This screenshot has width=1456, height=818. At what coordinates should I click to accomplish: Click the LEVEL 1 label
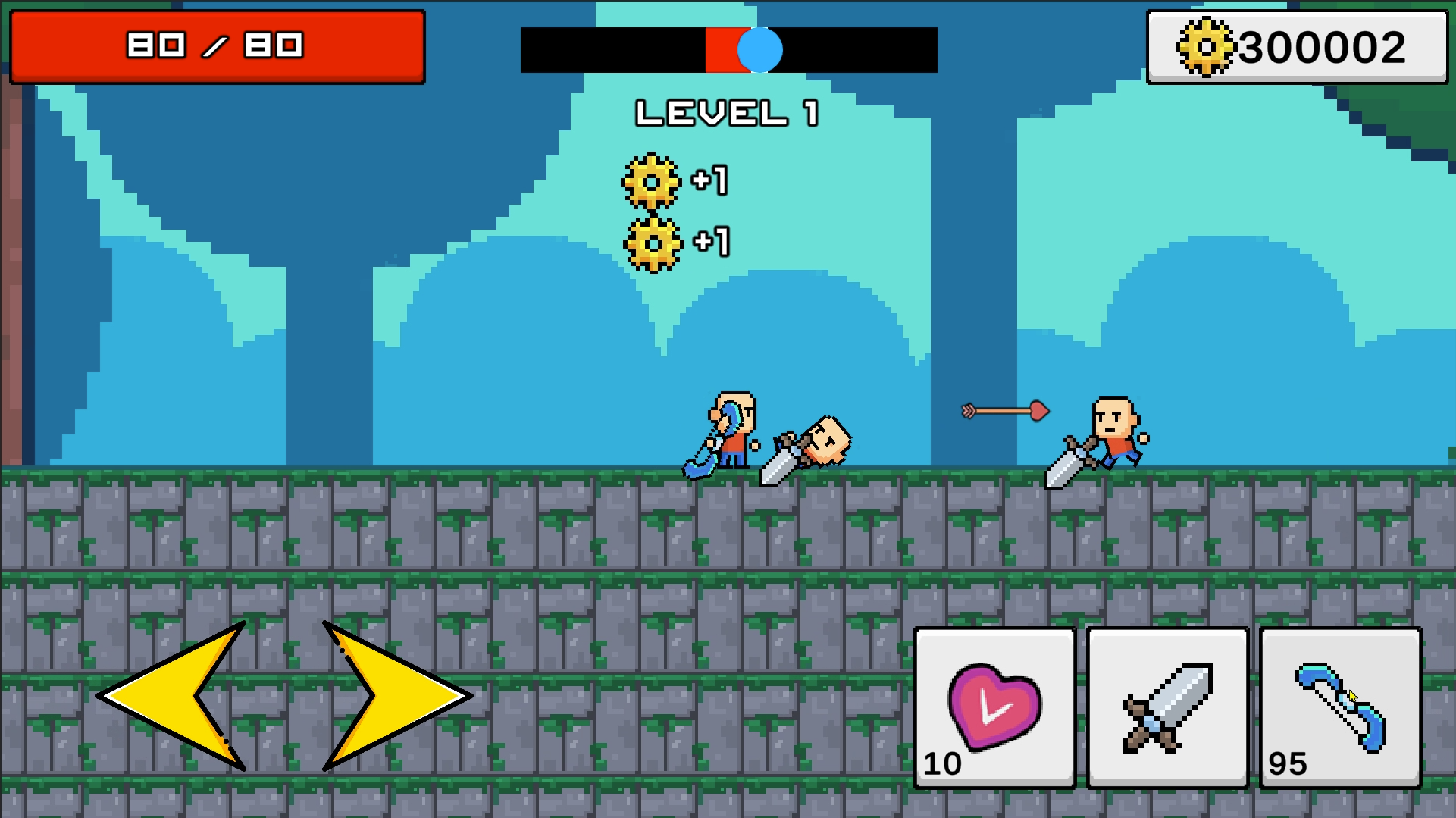[728, 112]
